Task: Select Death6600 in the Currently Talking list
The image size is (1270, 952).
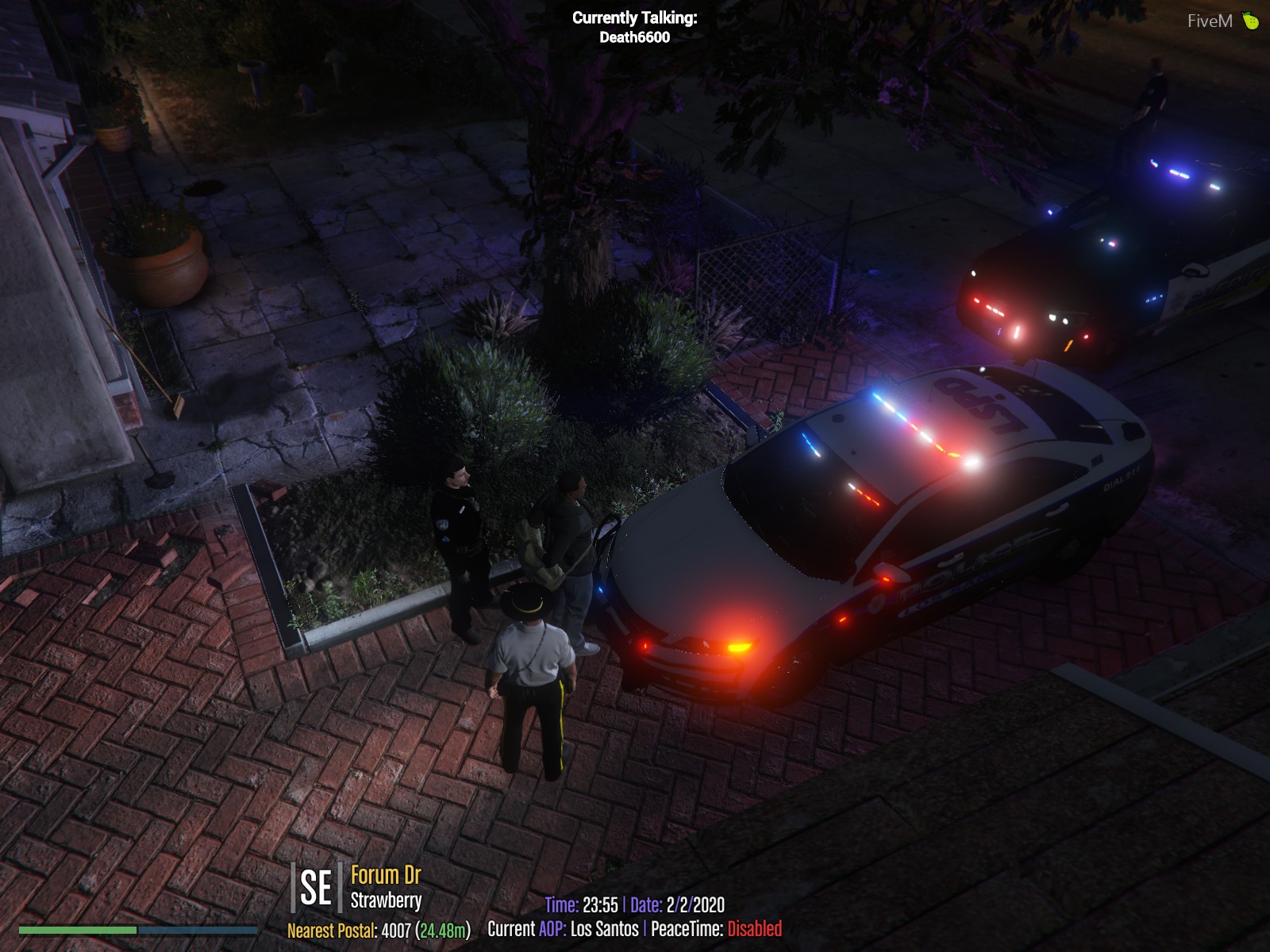Action: 634,37
